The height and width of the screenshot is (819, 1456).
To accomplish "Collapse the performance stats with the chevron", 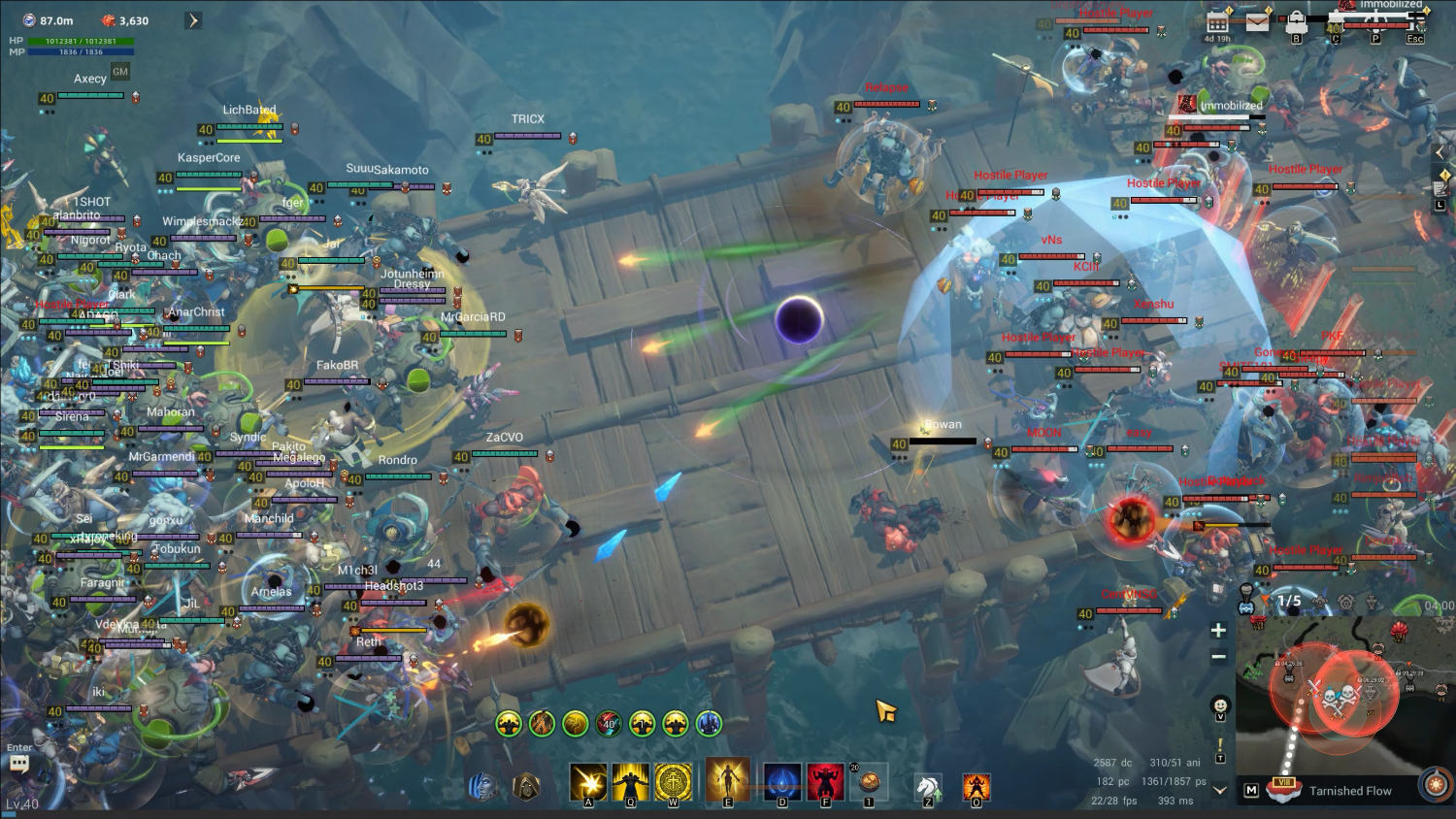I will (x=1219, y=790).
